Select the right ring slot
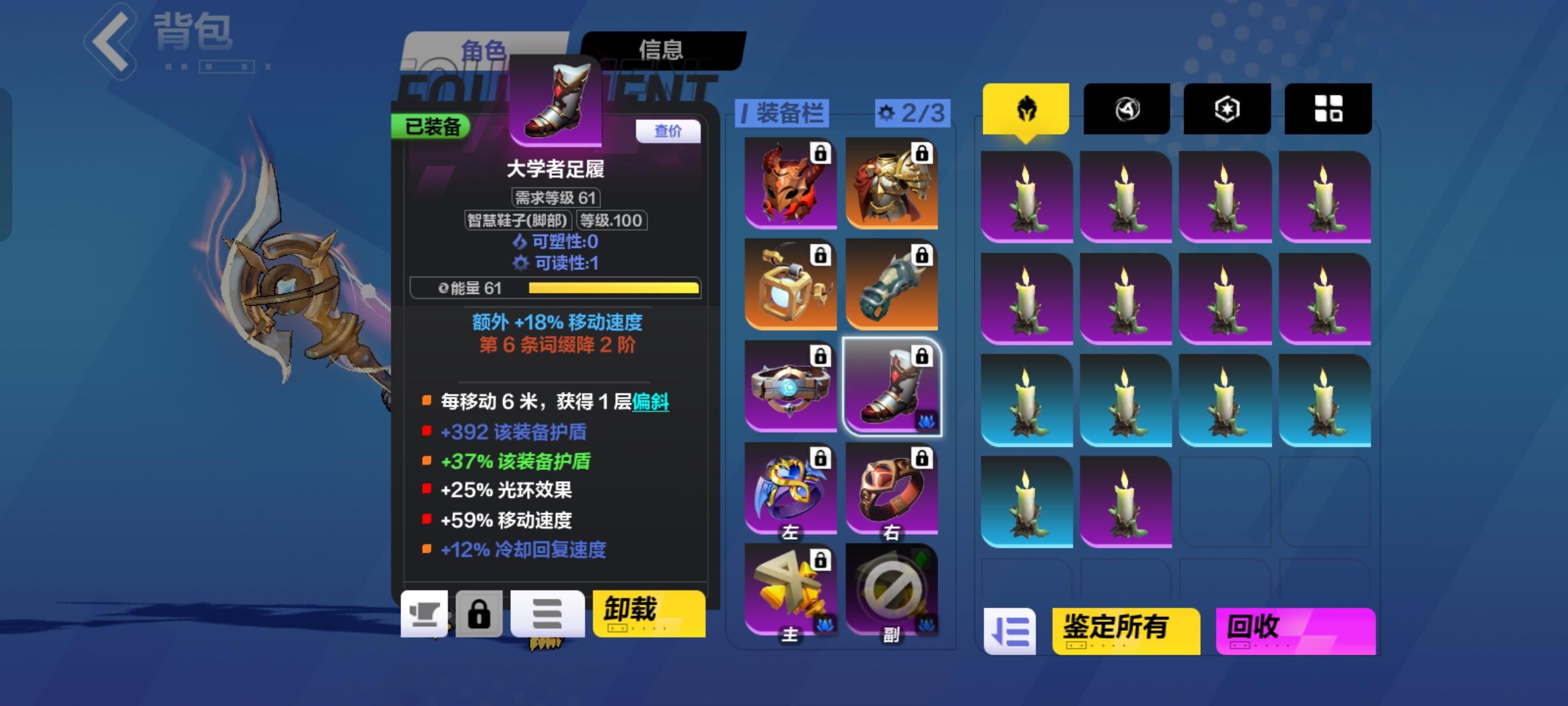The height and width of the screenshot is (706, 1568). point(892,486)
